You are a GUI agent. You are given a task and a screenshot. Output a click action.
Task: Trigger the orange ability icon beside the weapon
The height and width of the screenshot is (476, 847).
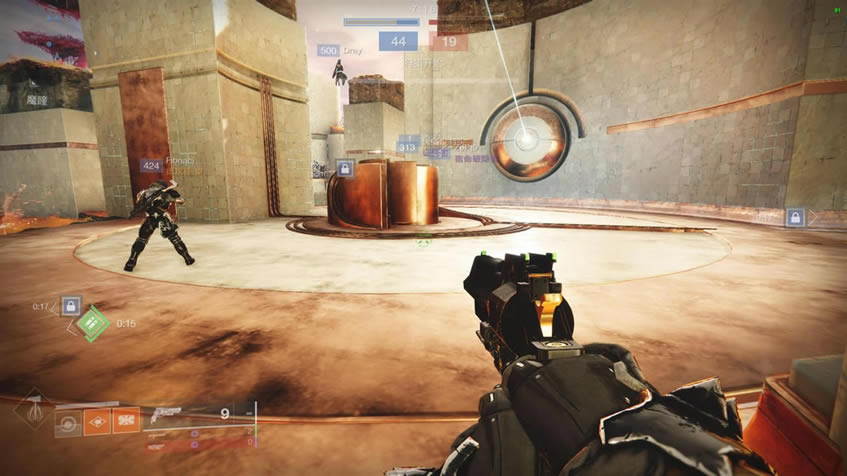pyautogui.click(x=126, y=422)
